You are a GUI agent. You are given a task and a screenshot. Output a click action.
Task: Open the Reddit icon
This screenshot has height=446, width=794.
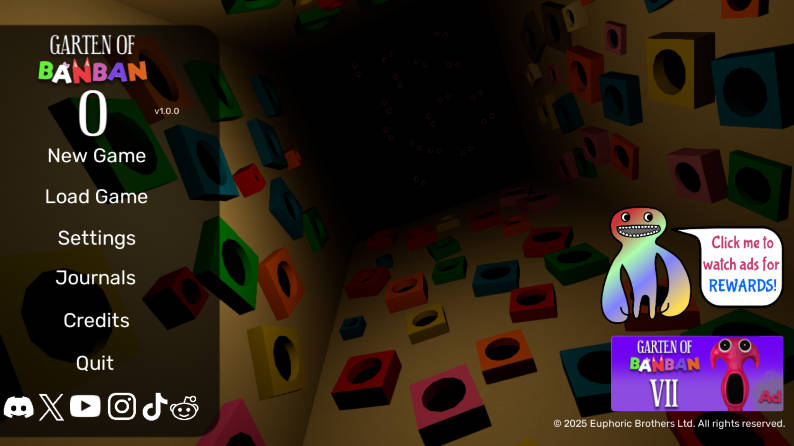[185, 406]
